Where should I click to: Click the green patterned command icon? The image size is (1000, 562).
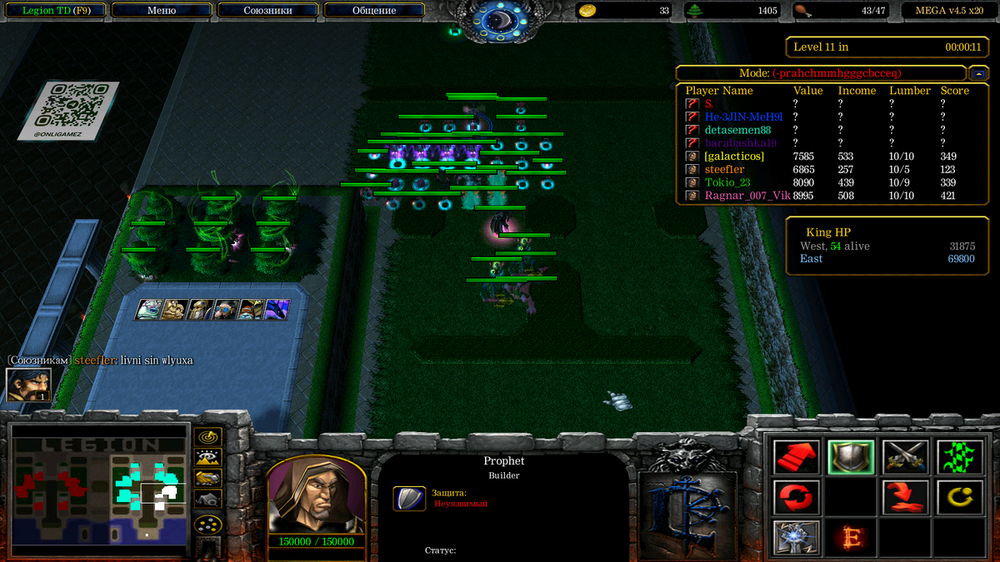[x=959, y=457]
